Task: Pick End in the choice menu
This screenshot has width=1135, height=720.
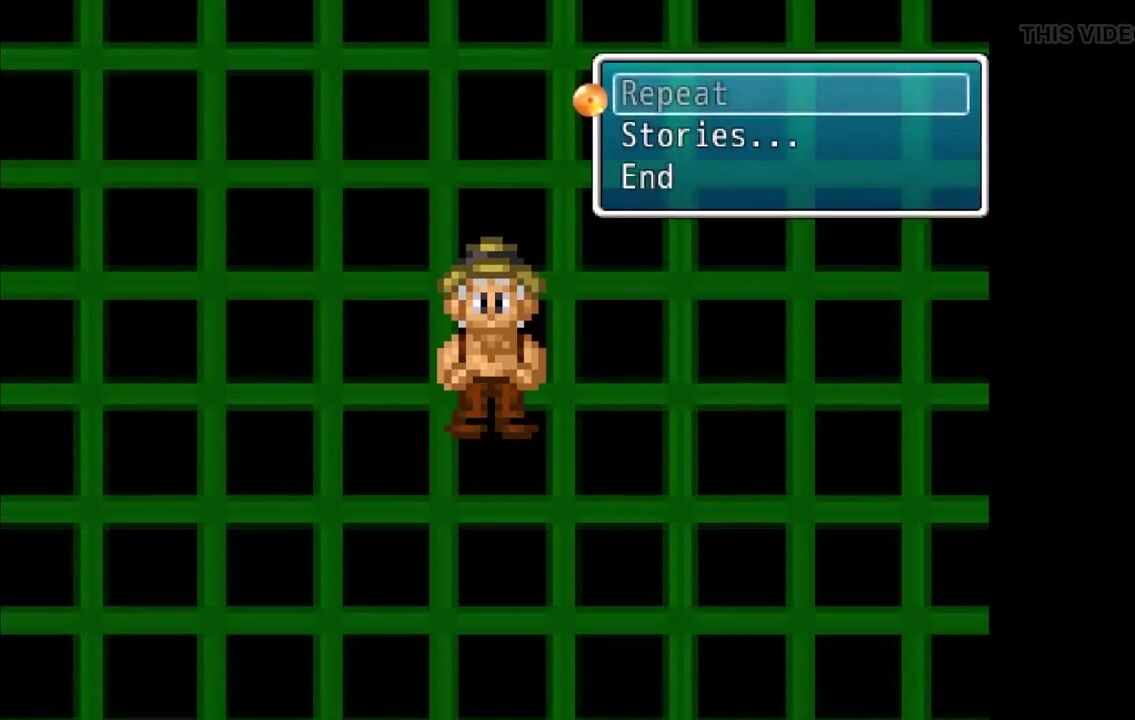Action: click(x=647, y=178)
